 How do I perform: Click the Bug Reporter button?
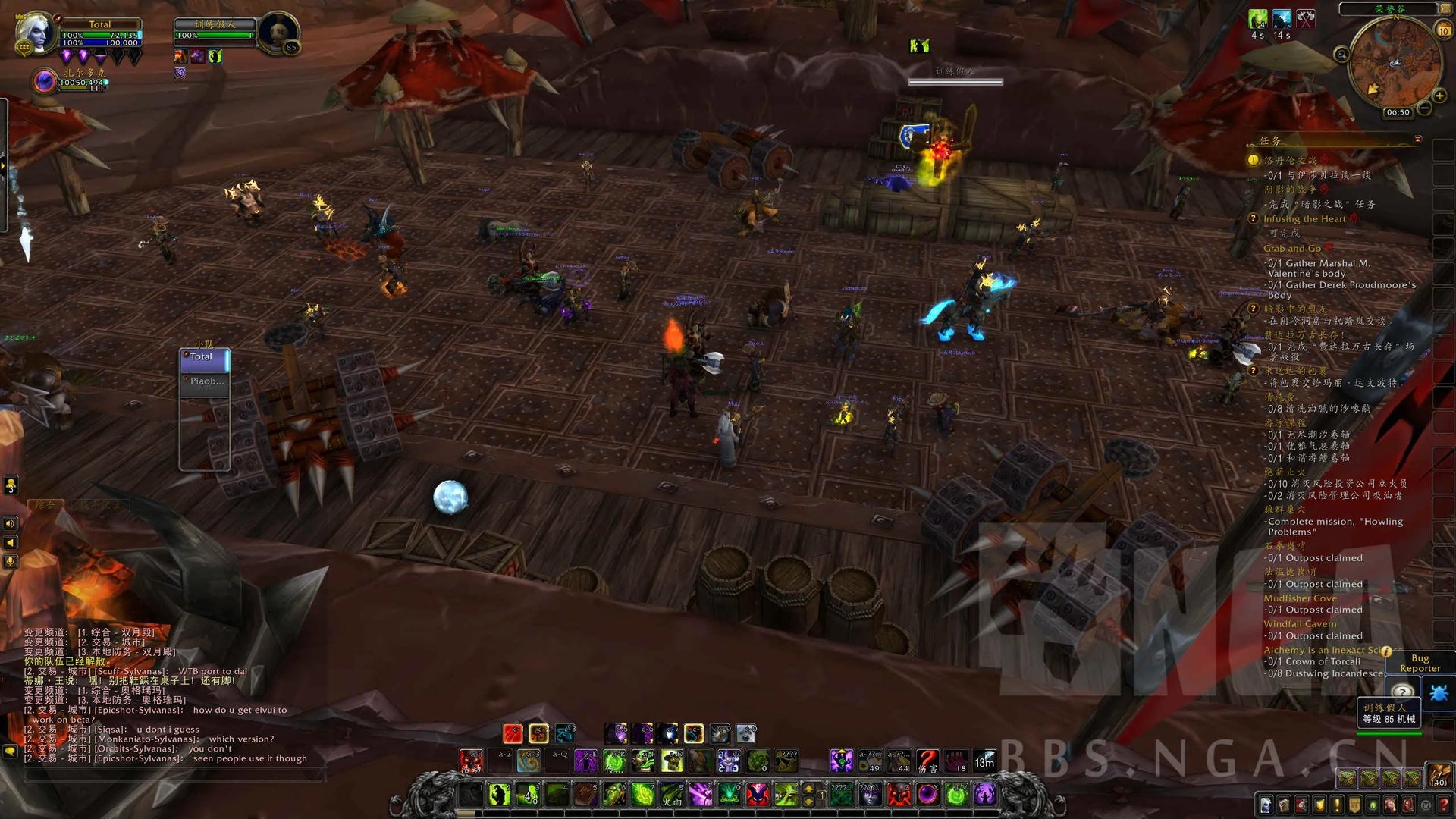click(1420, 663)
